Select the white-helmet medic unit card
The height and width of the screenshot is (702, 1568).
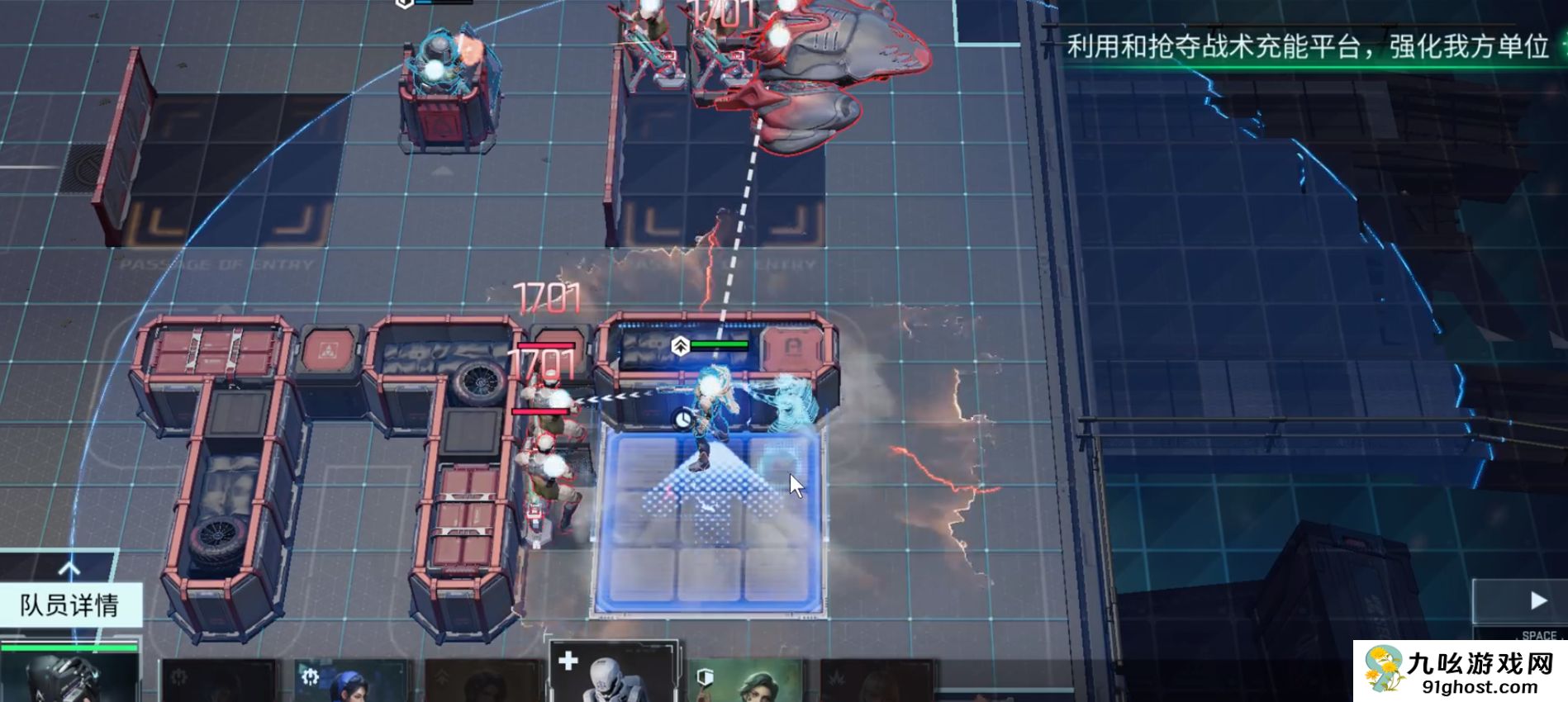(614, 673)
